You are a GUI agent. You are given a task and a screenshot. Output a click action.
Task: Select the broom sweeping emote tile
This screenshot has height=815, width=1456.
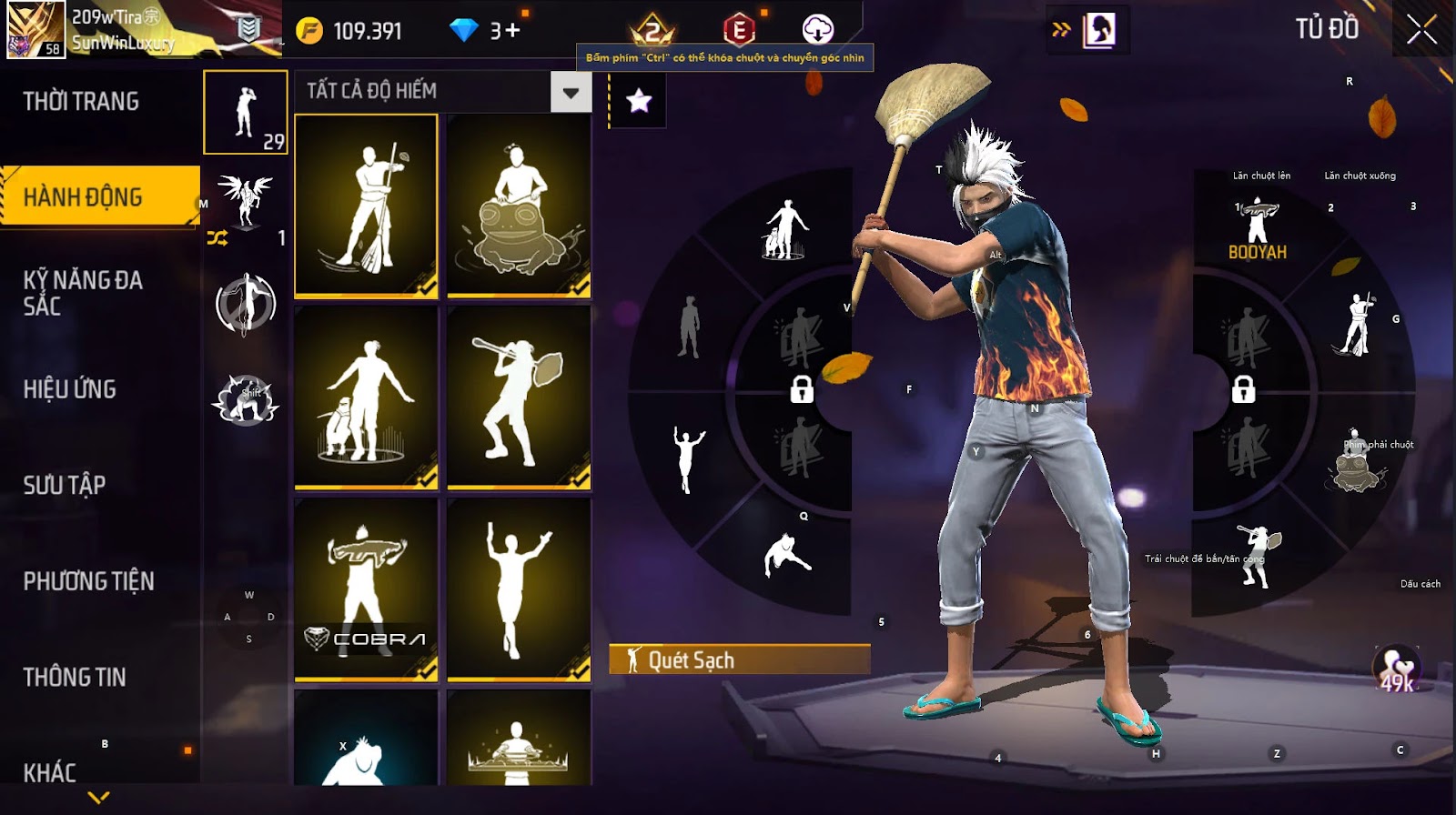[x=367, y=206]
